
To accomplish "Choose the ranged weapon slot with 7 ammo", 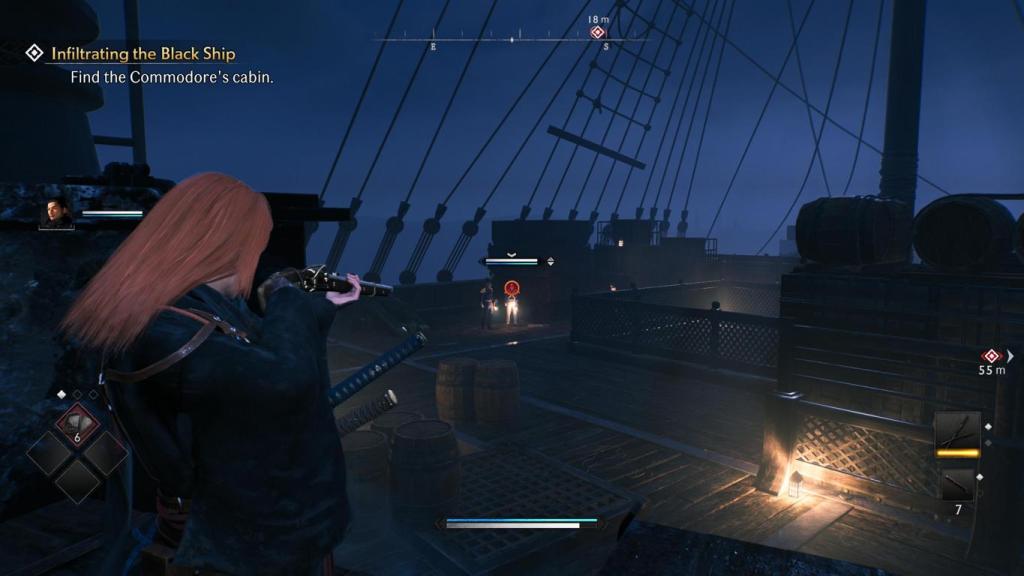I will [957, 487].
